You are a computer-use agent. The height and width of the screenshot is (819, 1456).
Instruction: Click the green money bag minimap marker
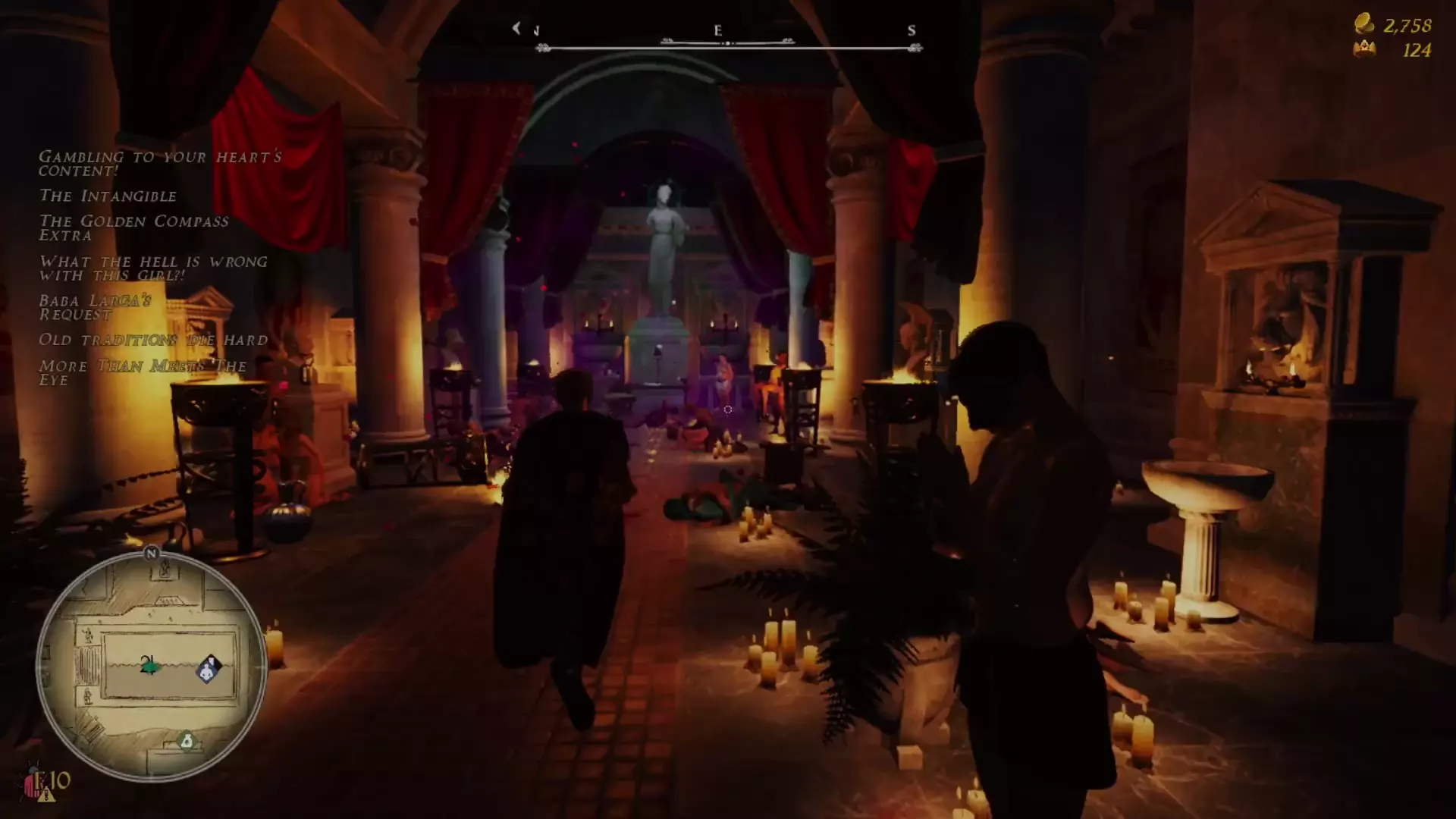click(x=187, y=740)
